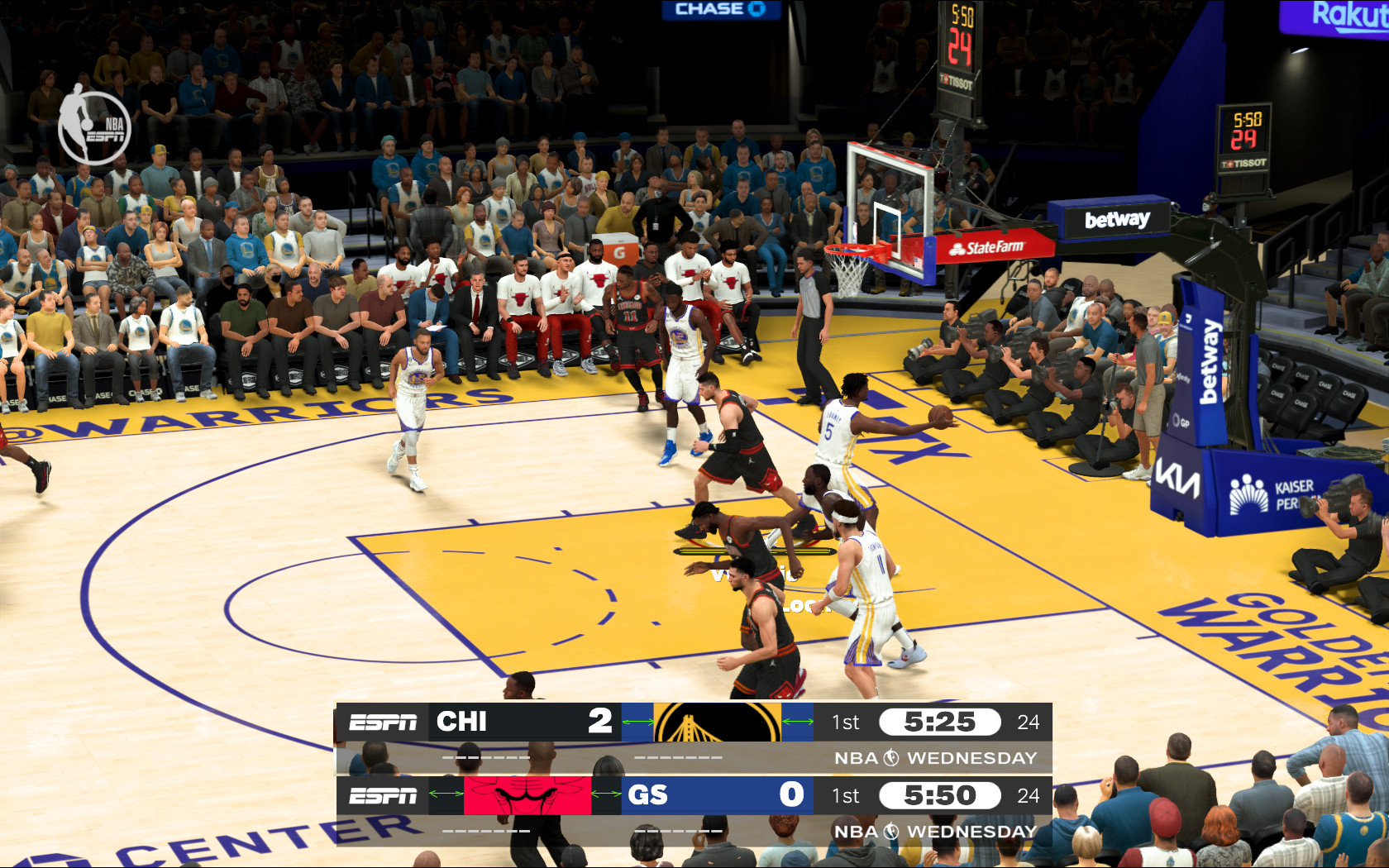
Task: Select the ESPN logo on bottom scoreboard row
Action: point(384,795)
